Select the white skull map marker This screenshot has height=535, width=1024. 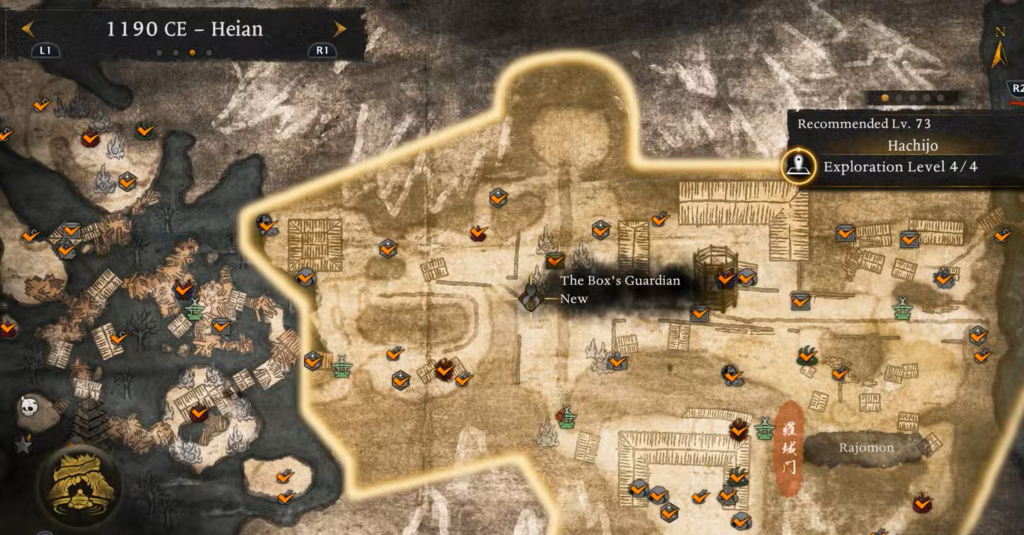(x=29, y=407)
